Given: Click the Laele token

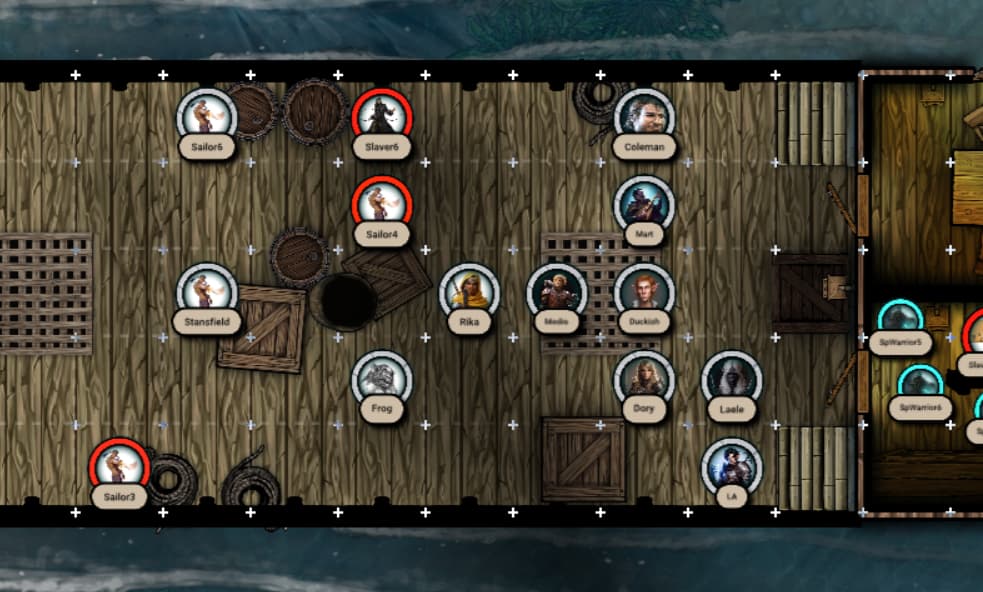Looking at the screenshot, I should [732, 379].
